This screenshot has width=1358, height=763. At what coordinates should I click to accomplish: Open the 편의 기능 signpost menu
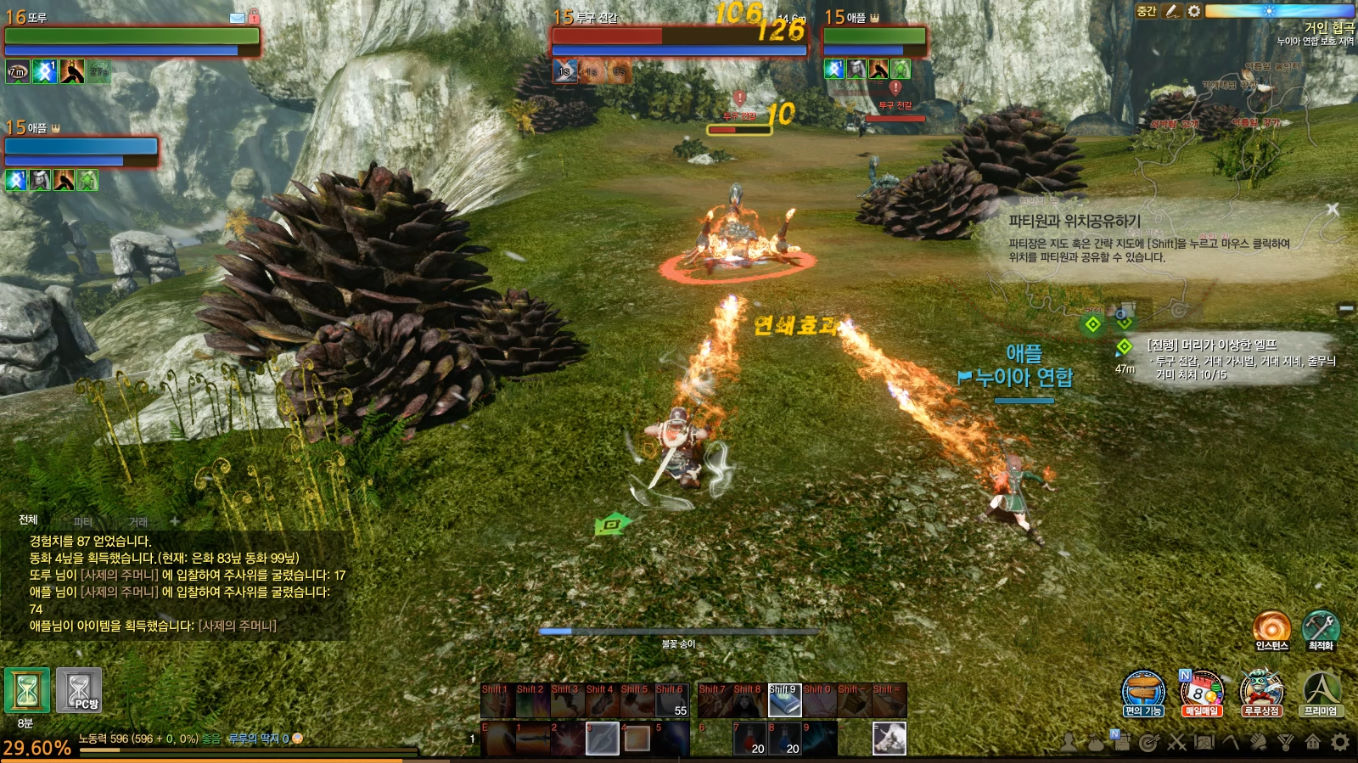click(1143, 690)
